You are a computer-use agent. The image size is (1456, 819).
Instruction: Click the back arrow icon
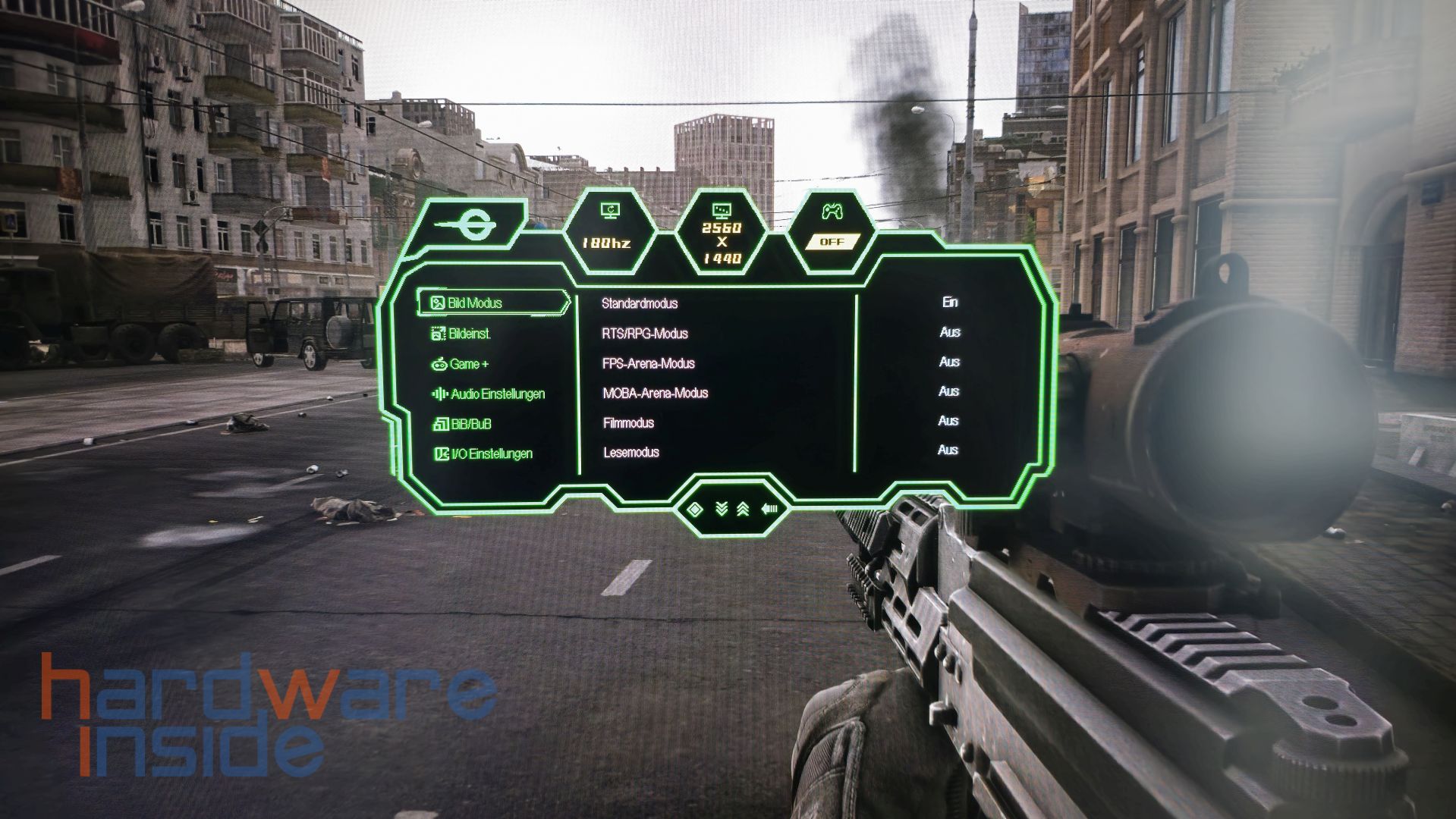[769, 509]
